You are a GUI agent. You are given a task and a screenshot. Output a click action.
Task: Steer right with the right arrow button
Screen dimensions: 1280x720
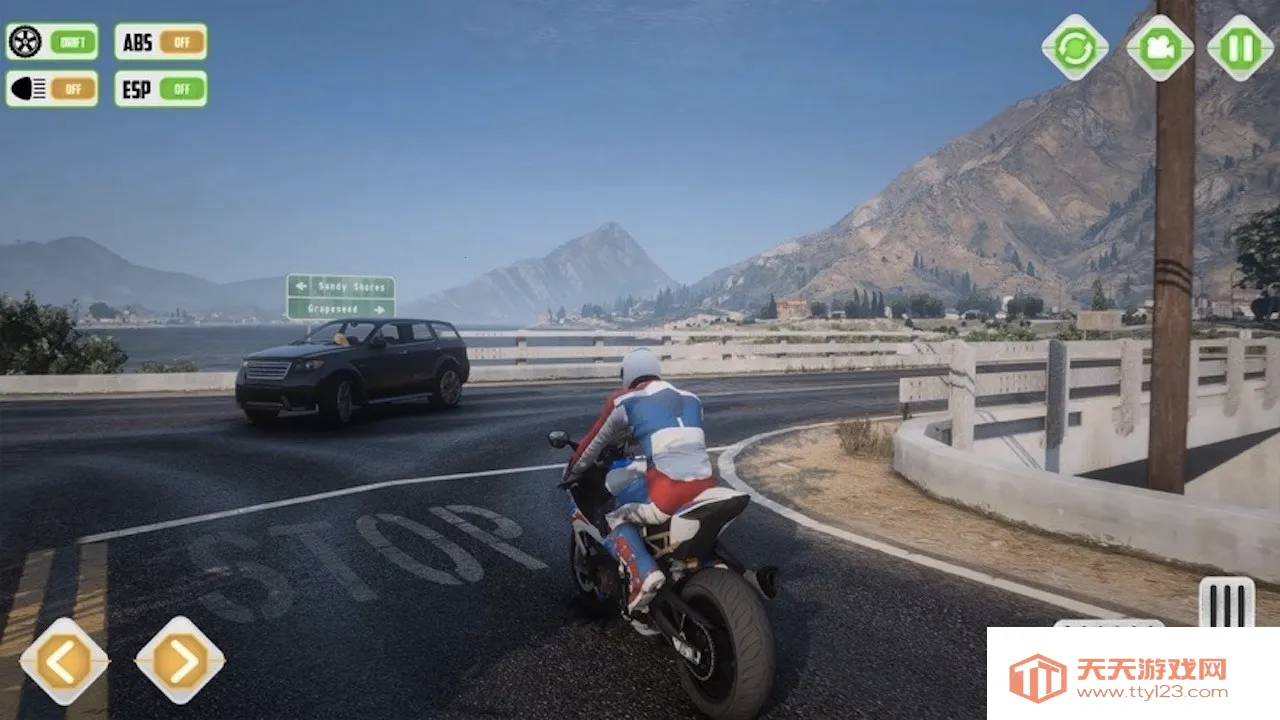pos(180,661)
